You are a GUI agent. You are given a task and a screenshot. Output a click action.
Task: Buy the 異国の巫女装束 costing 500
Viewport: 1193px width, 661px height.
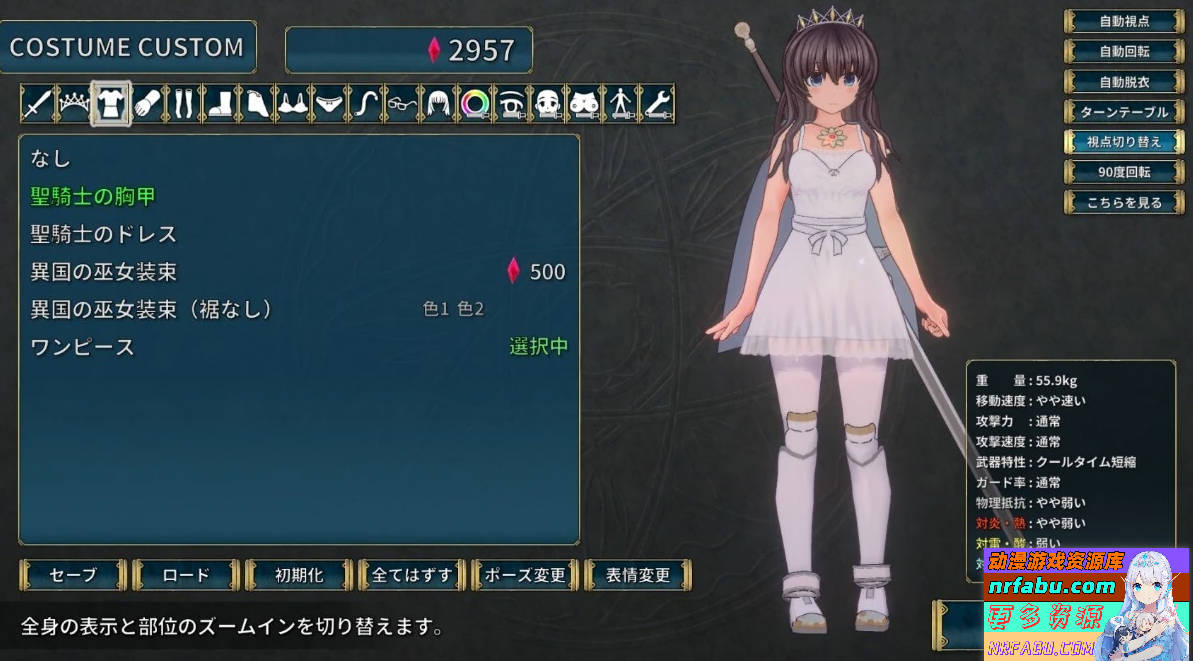104,272
